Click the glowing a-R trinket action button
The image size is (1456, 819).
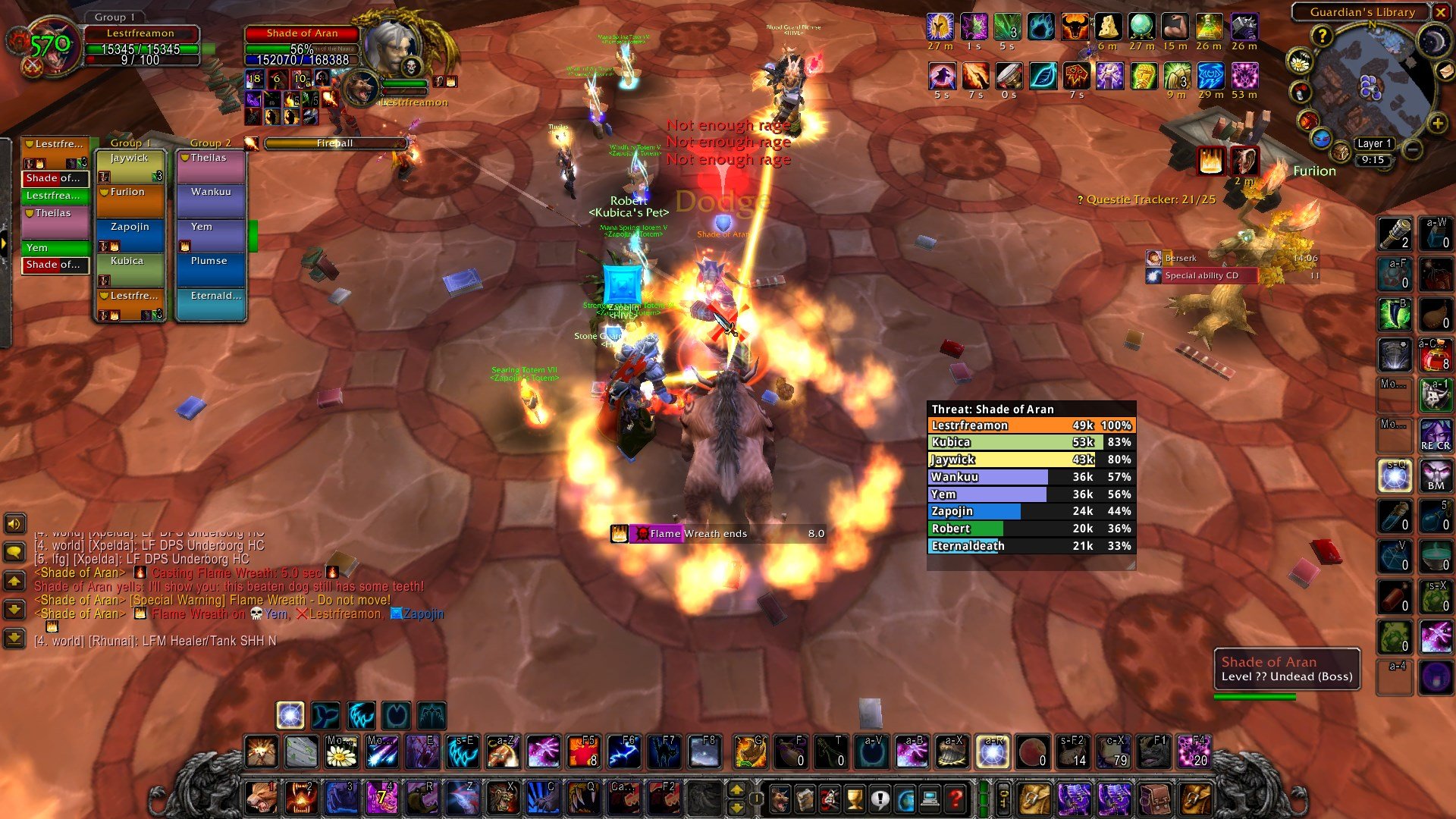(993, 752)
